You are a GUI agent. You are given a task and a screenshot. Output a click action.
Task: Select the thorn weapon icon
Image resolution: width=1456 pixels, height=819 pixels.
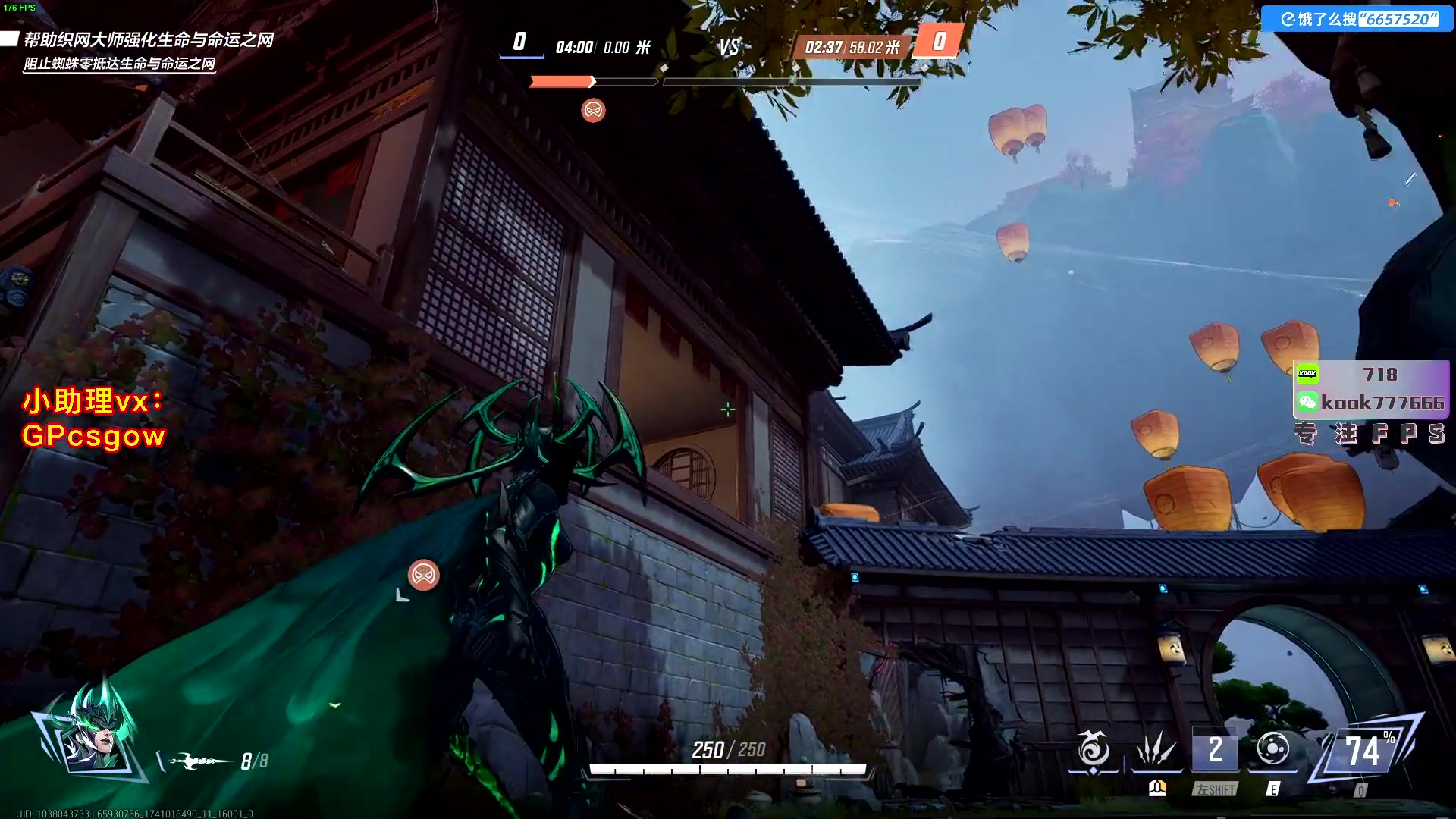click(x=200, y=761)
